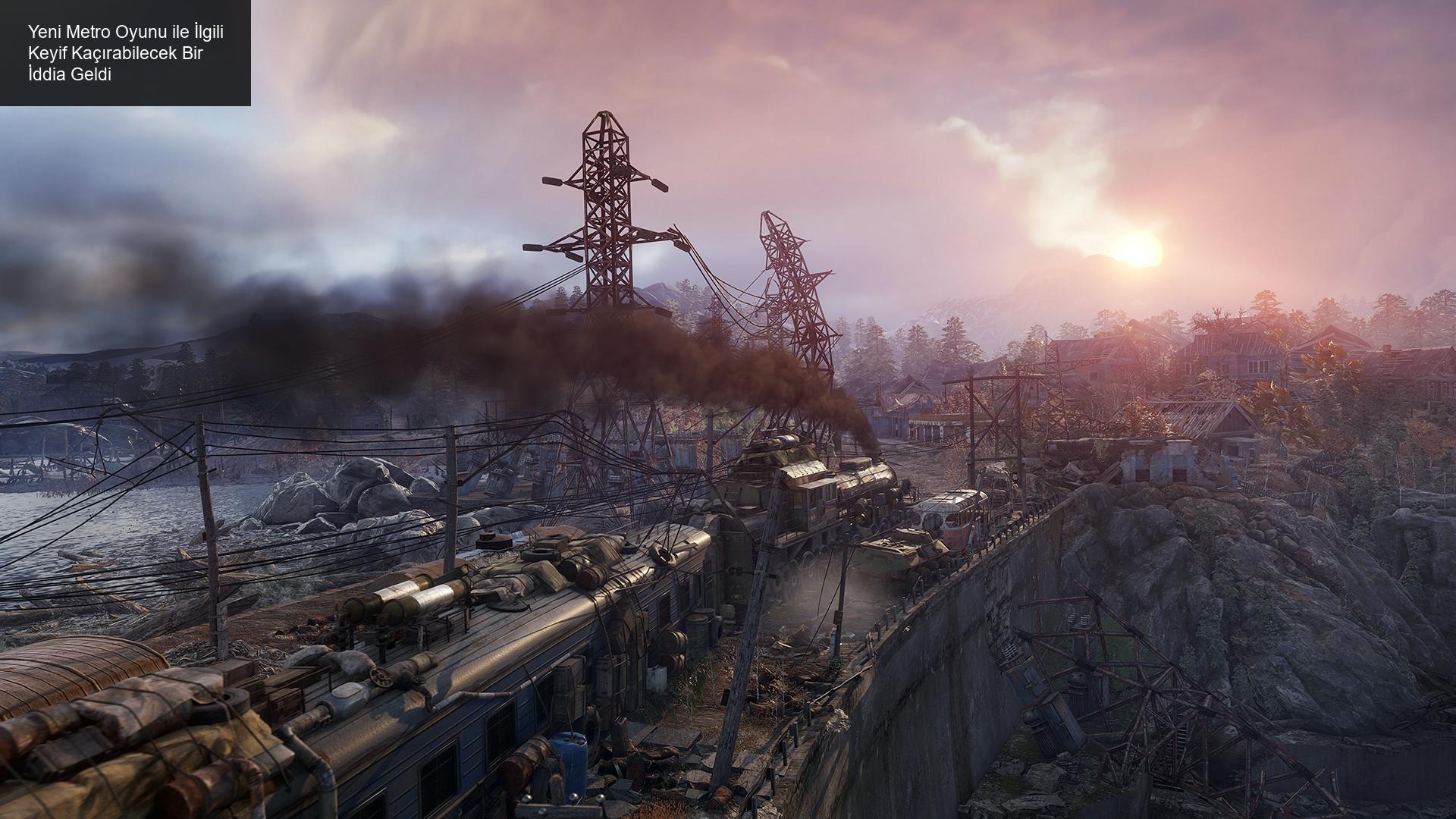Open the Yeni Metro Oyunu article headline
1456x819 pixels.
[126, 53]
